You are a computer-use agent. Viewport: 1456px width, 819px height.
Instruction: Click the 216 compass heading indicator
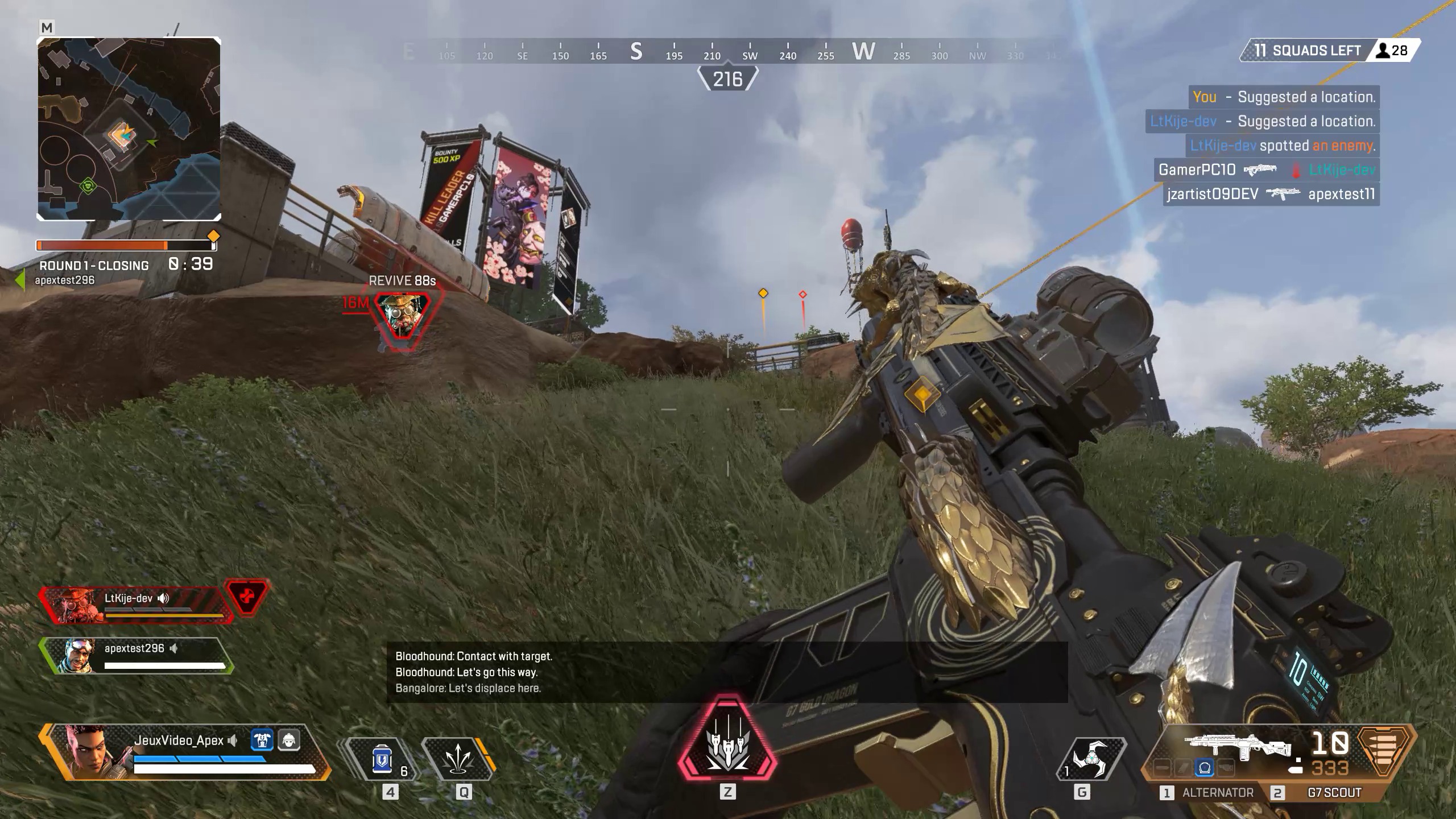click(729, 78)
